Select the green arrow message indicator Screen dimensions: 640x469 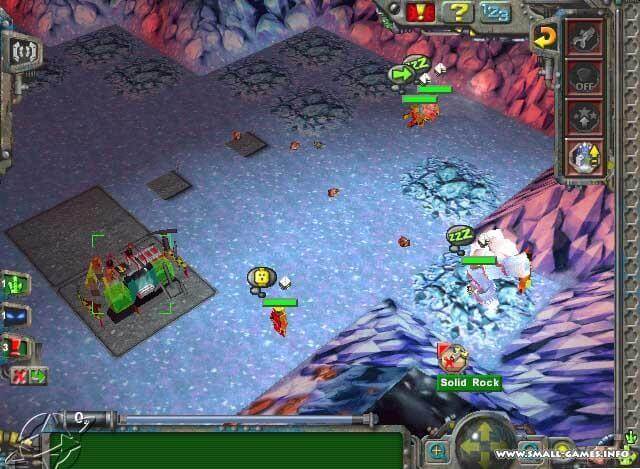pos(16,285)
